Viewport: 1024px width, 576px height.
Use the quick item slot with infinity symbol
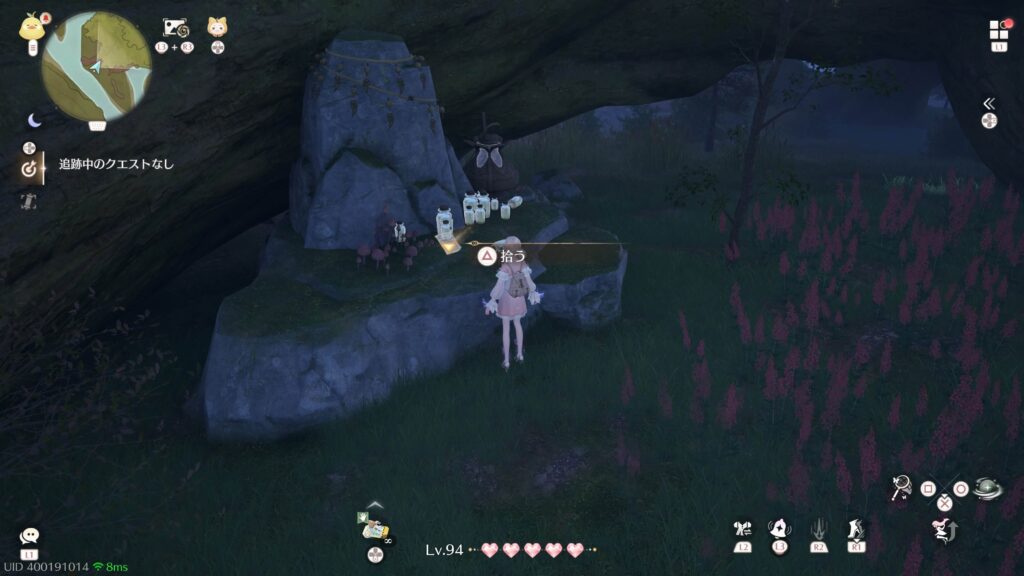point(374,523)
